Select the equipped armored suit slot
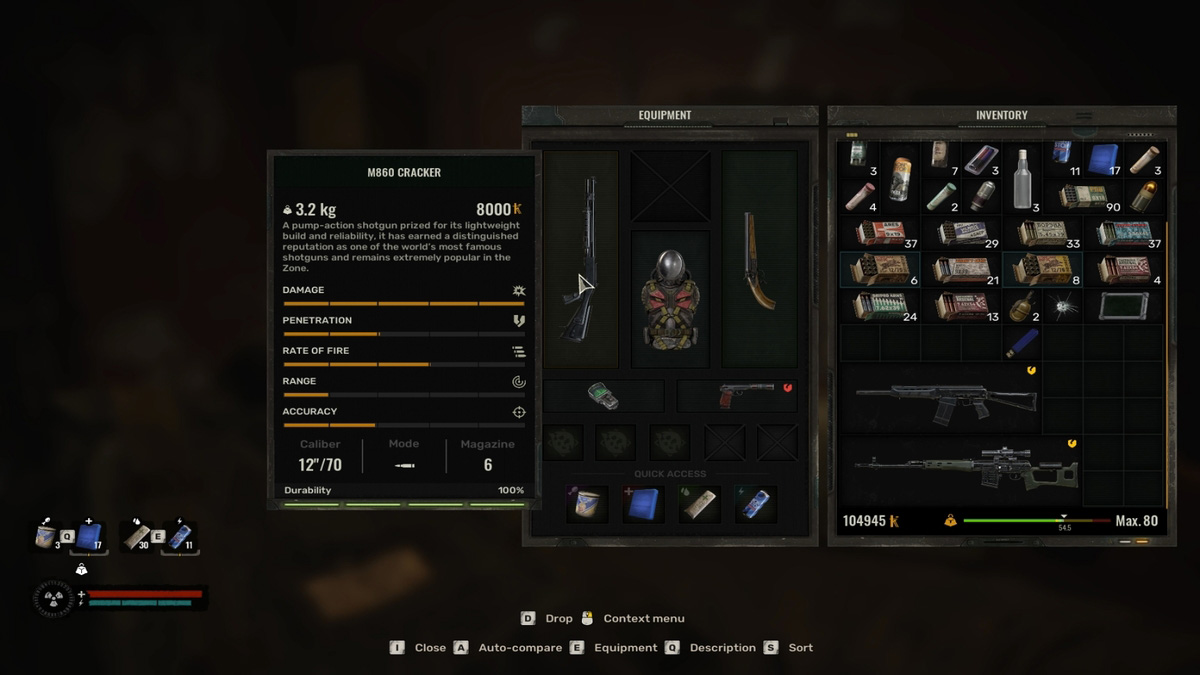The height and width of the screenshot is (675, 1200). pyautogui.click(x=669, y=298)
